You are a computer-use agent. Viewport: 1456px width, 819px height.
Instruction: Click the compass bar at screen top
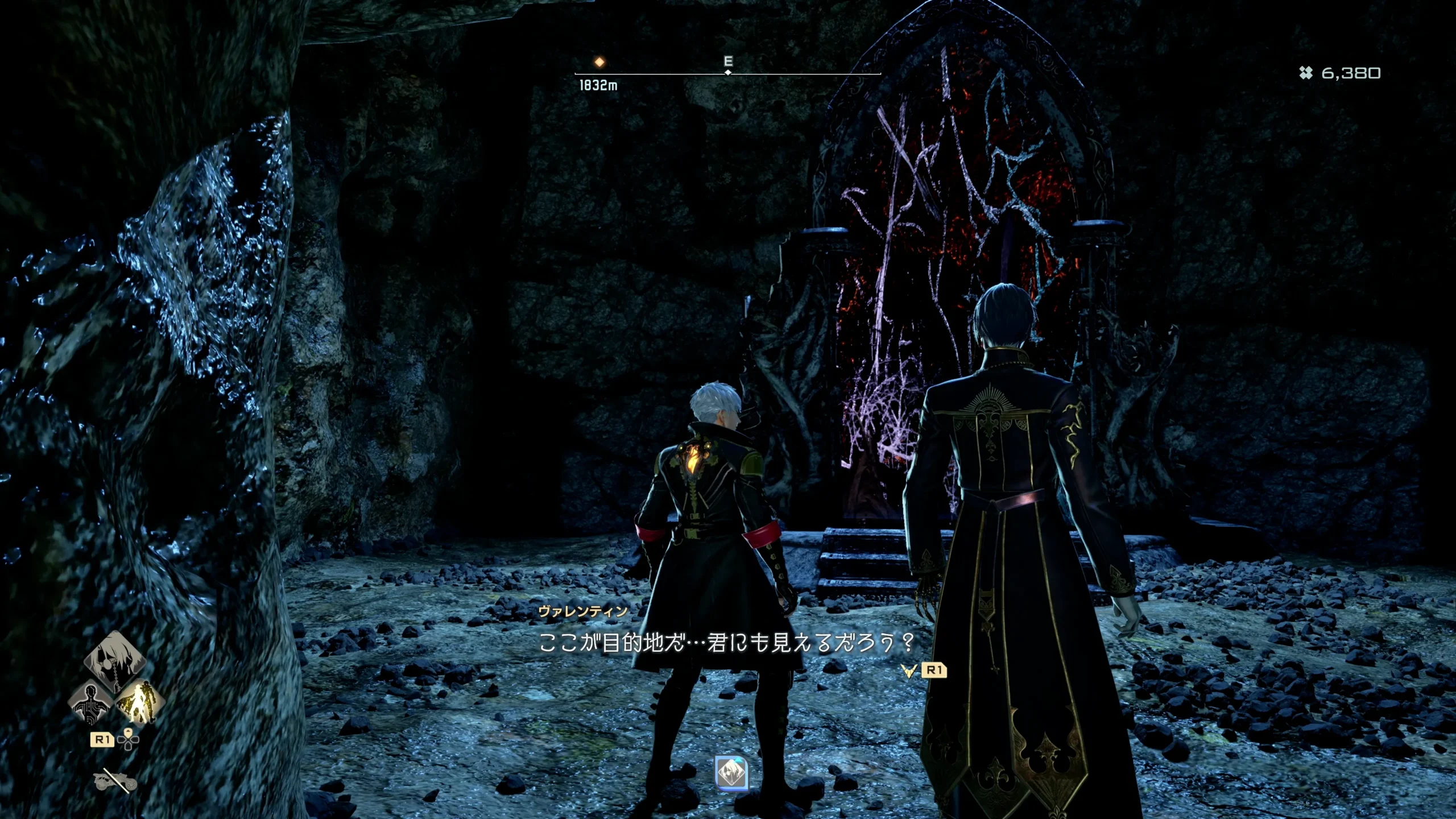tap(725, 73)
